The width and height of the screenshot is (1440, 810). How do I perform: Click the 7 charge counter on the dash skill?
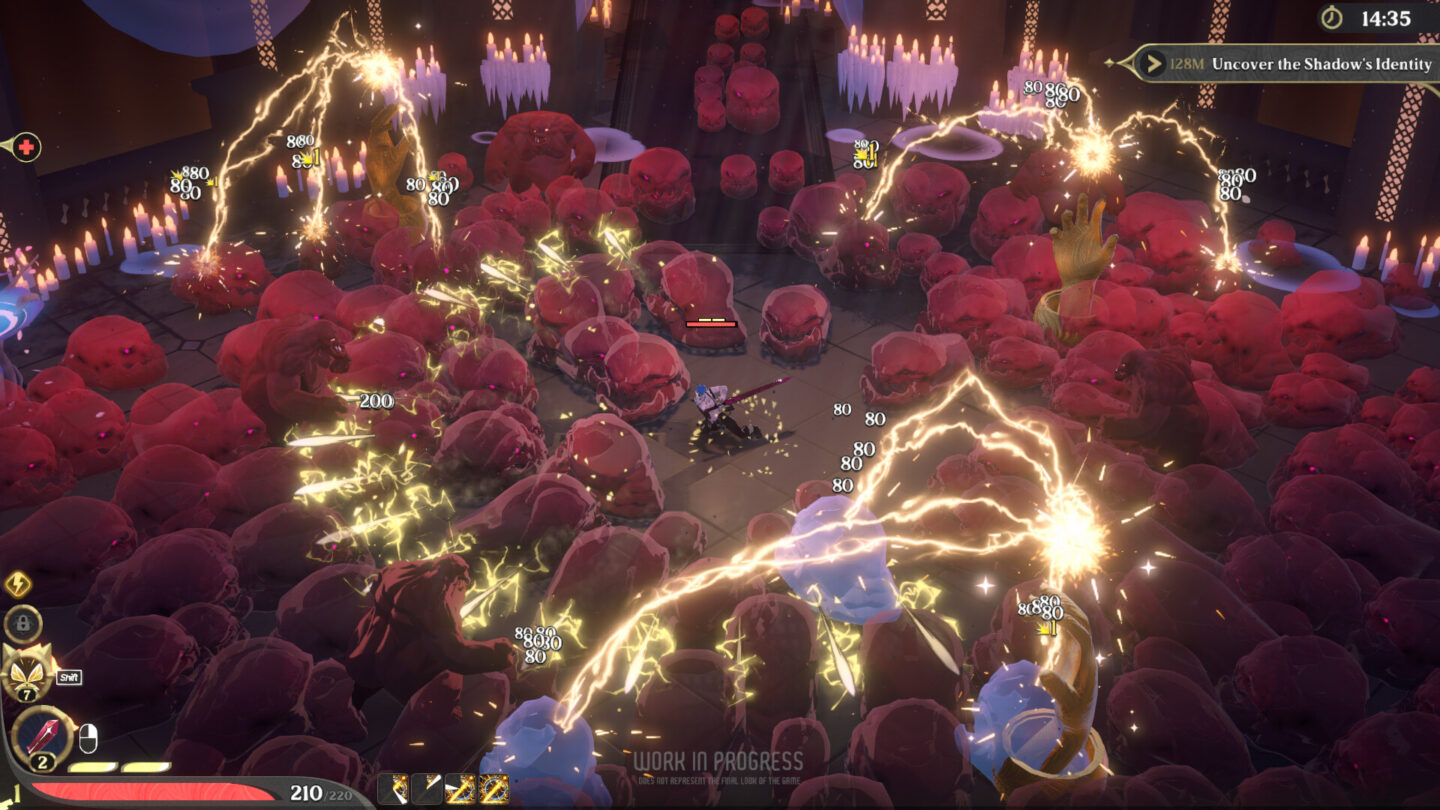coord(28,694)
